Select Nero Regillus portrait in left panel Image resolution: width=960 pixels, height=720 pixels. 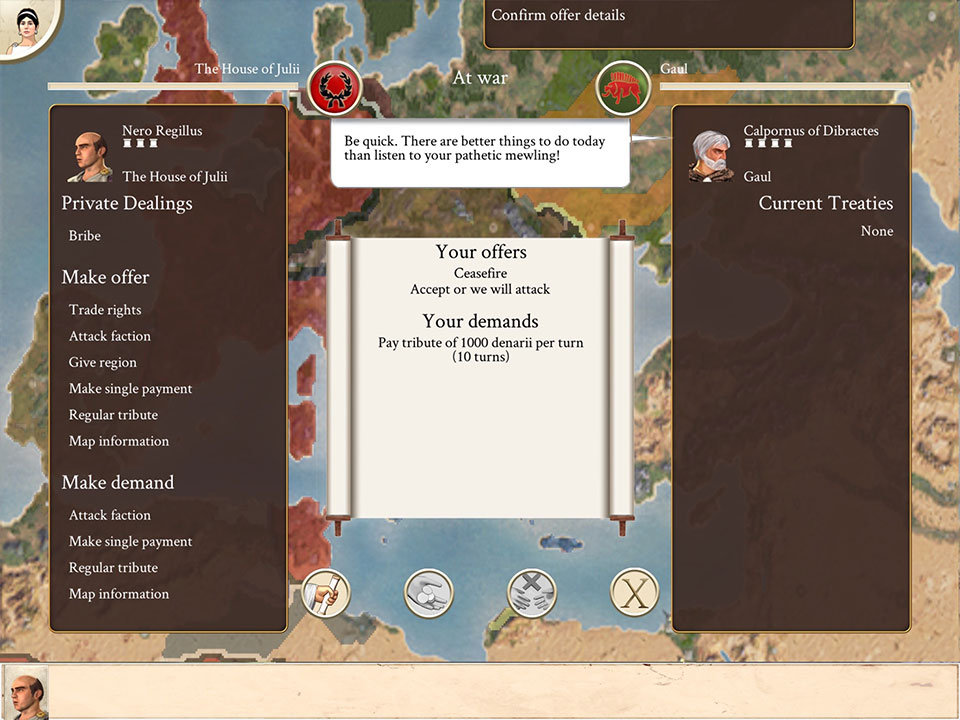click(x=89, y=155)
